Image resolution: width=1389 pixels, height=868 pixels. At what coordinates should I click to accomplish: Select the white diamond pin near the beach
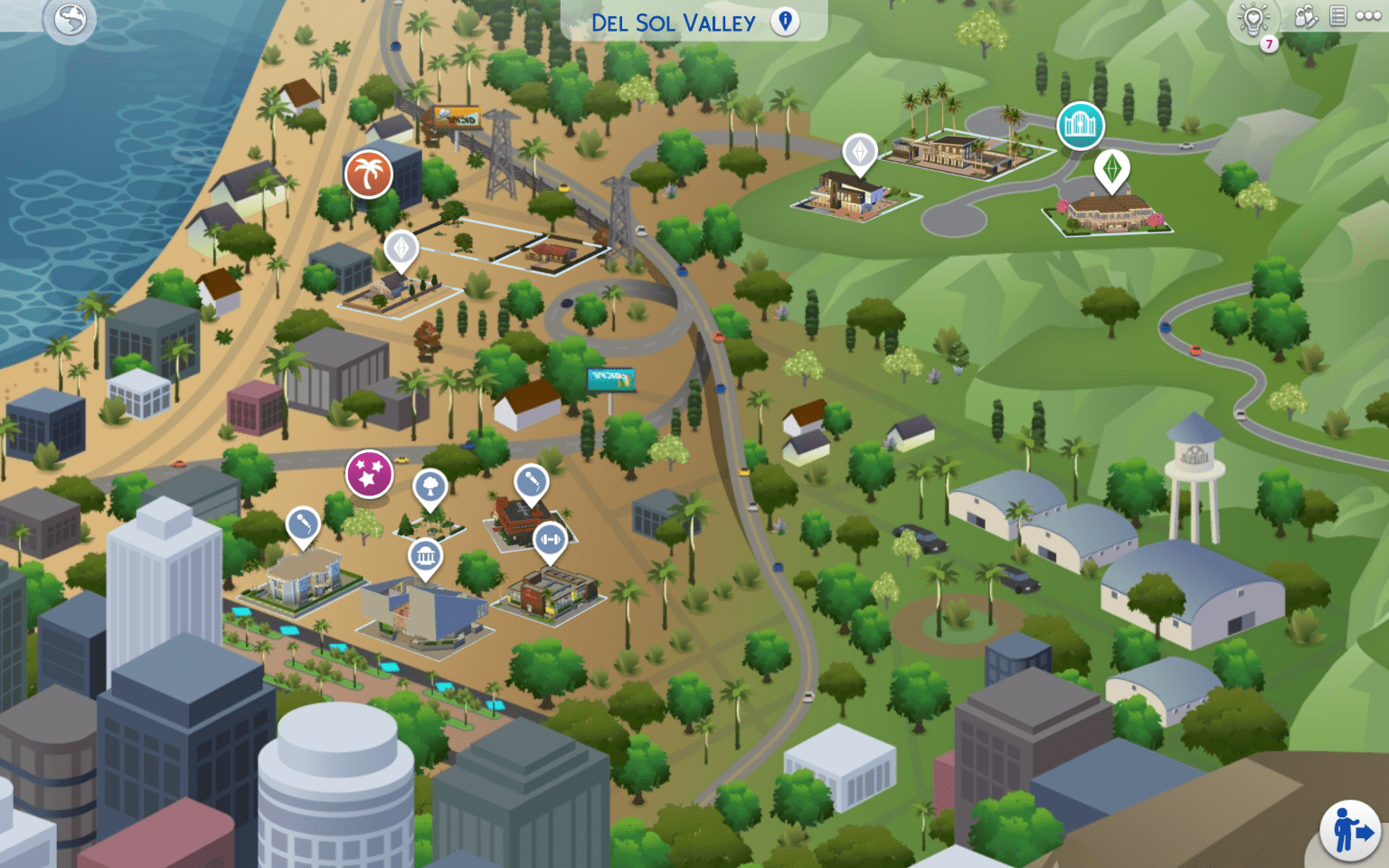click(x=401, y=248)
